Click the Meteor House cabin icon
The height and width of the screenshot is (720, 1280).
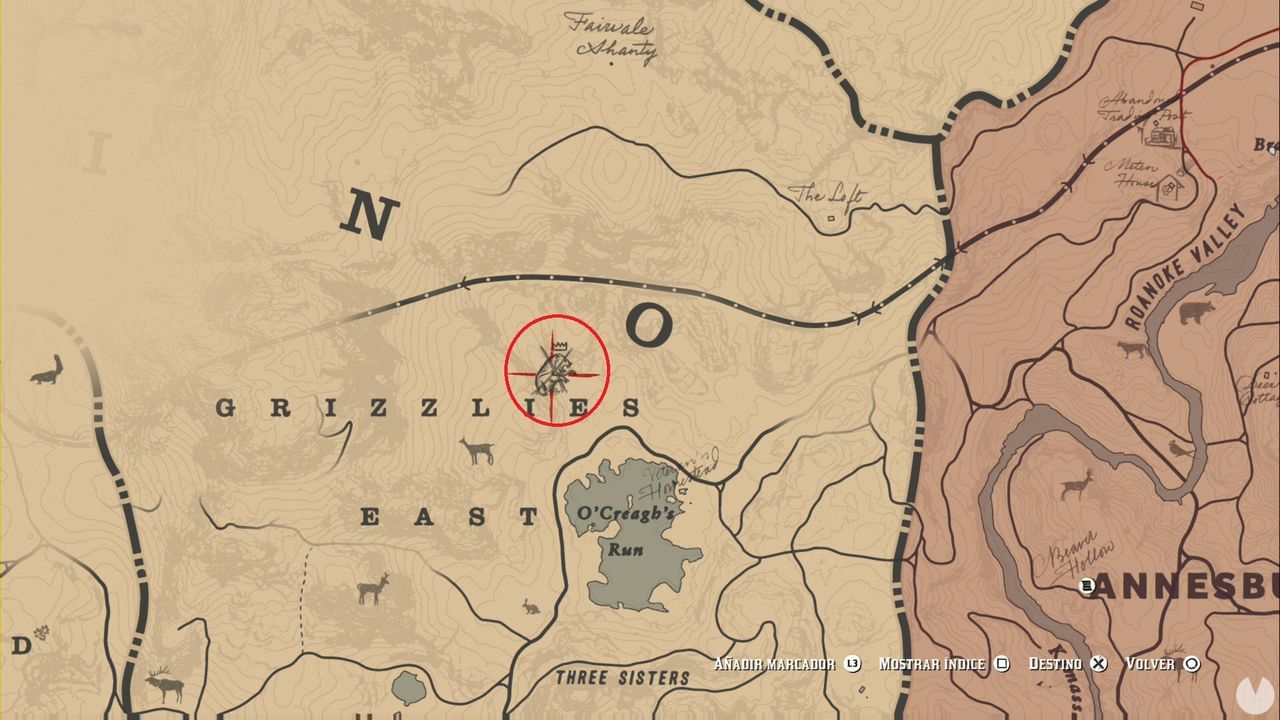(1168, 186)
